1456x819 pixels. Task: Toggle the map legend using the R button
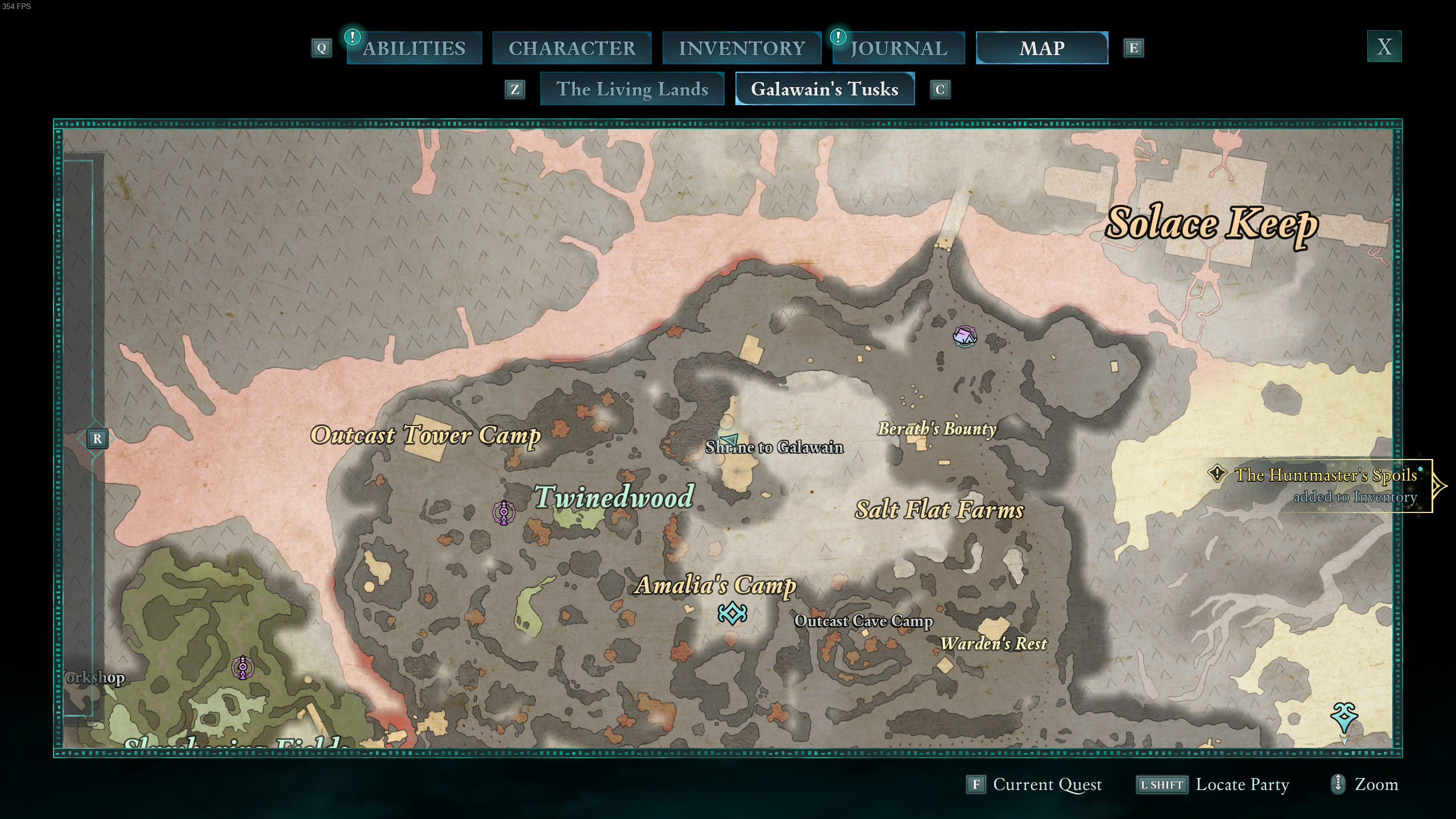pos(97,439)
